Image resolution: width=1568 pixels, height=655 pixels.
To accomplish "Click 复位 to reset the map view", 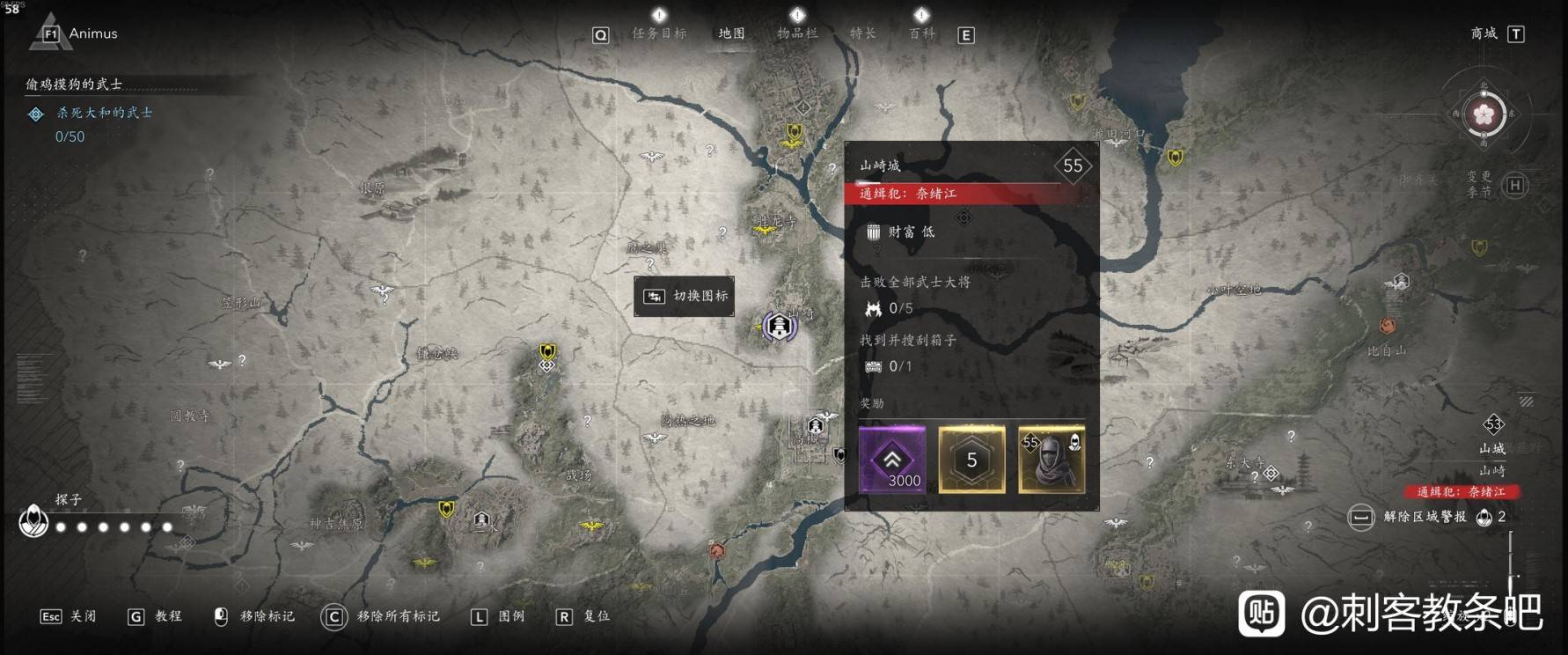I will 583,616.
